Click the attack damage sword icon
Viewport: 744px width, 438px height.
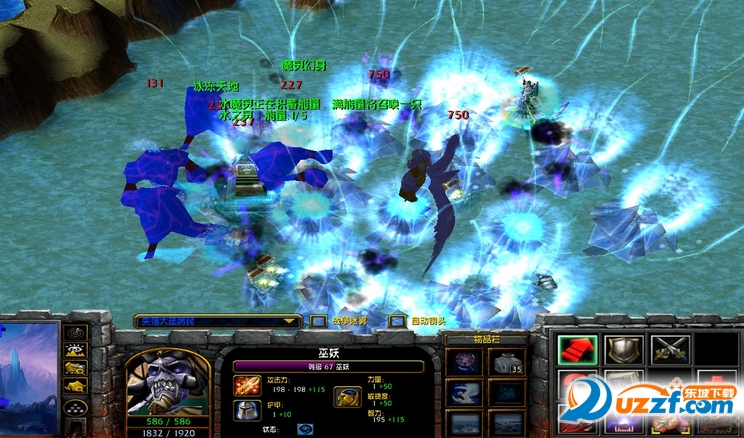245,382
